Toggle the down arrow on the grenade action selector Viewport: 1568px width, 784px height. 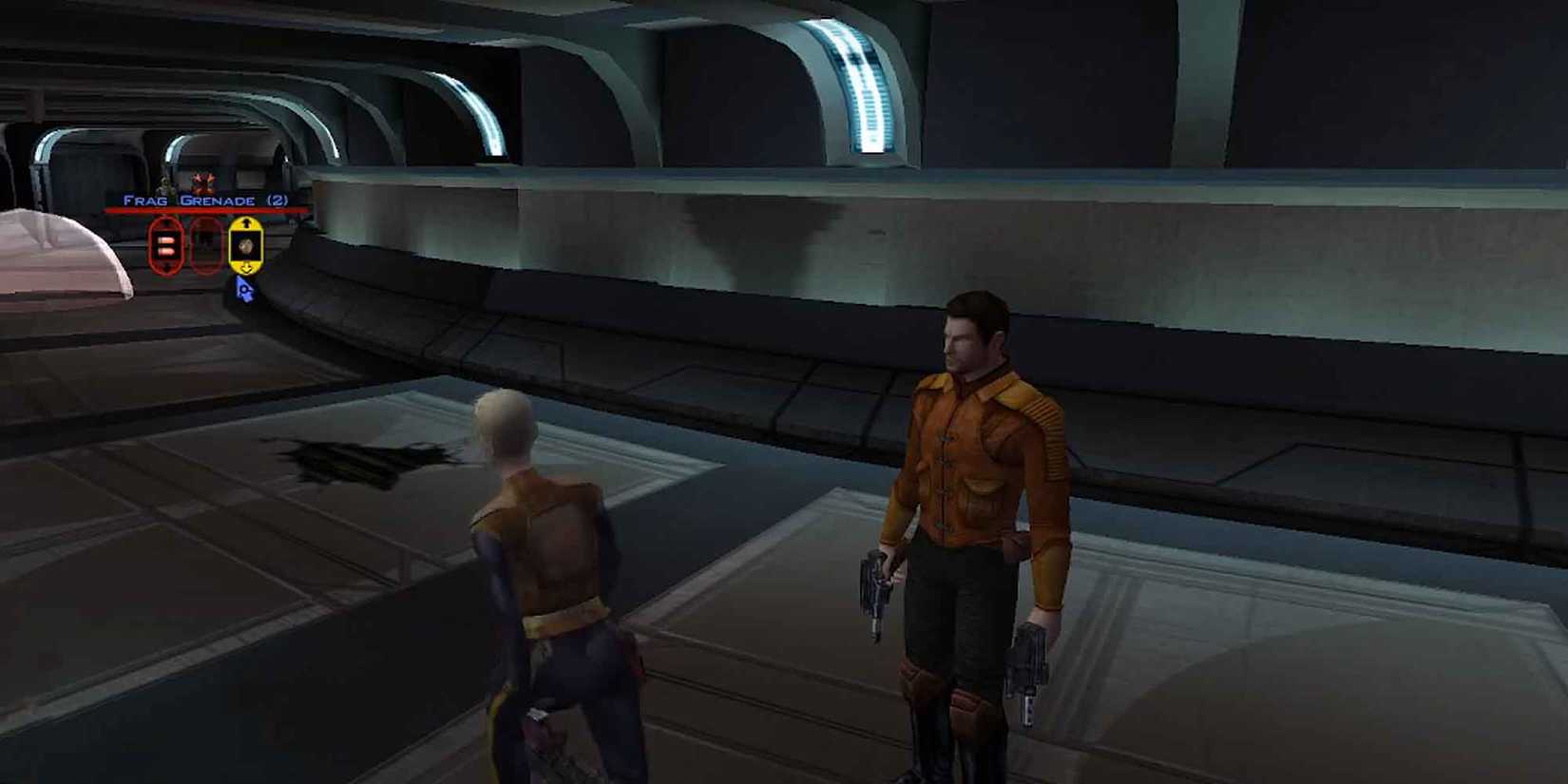246,269
